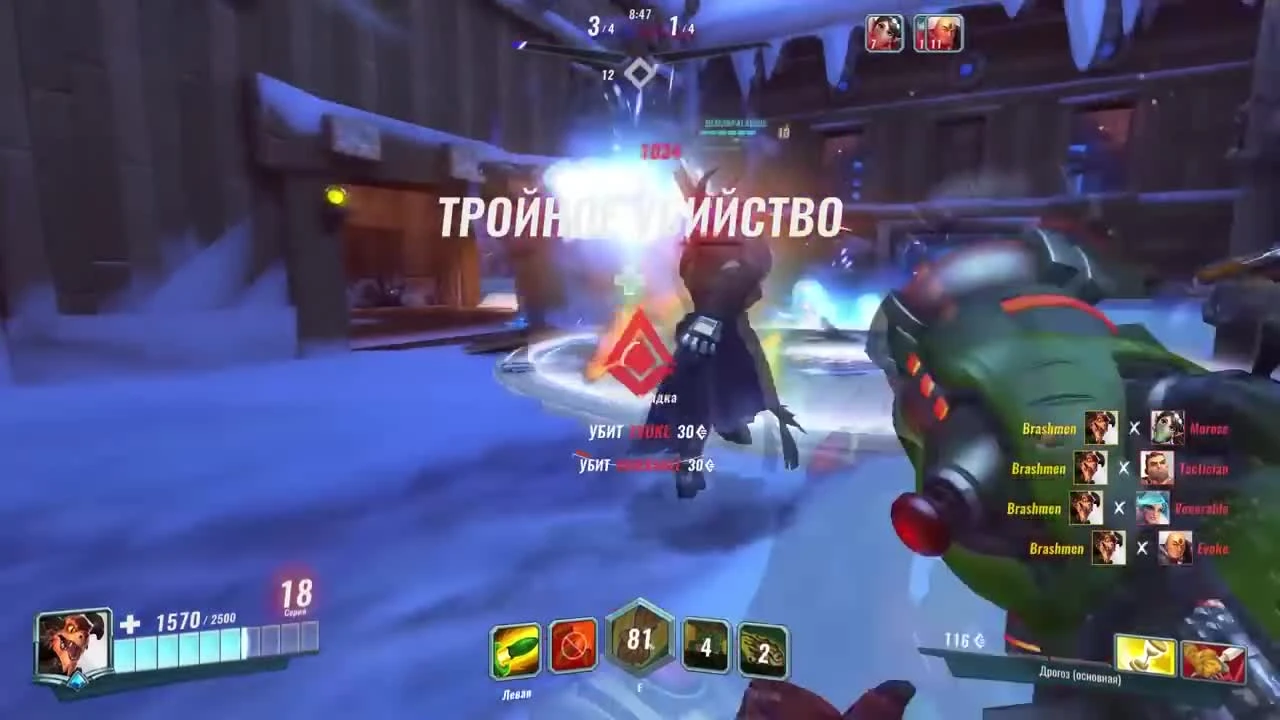Viewport: 1280px width, 720px height.
Task: Click the enemy portrait showing 1/11 stats
Action: 937,33
